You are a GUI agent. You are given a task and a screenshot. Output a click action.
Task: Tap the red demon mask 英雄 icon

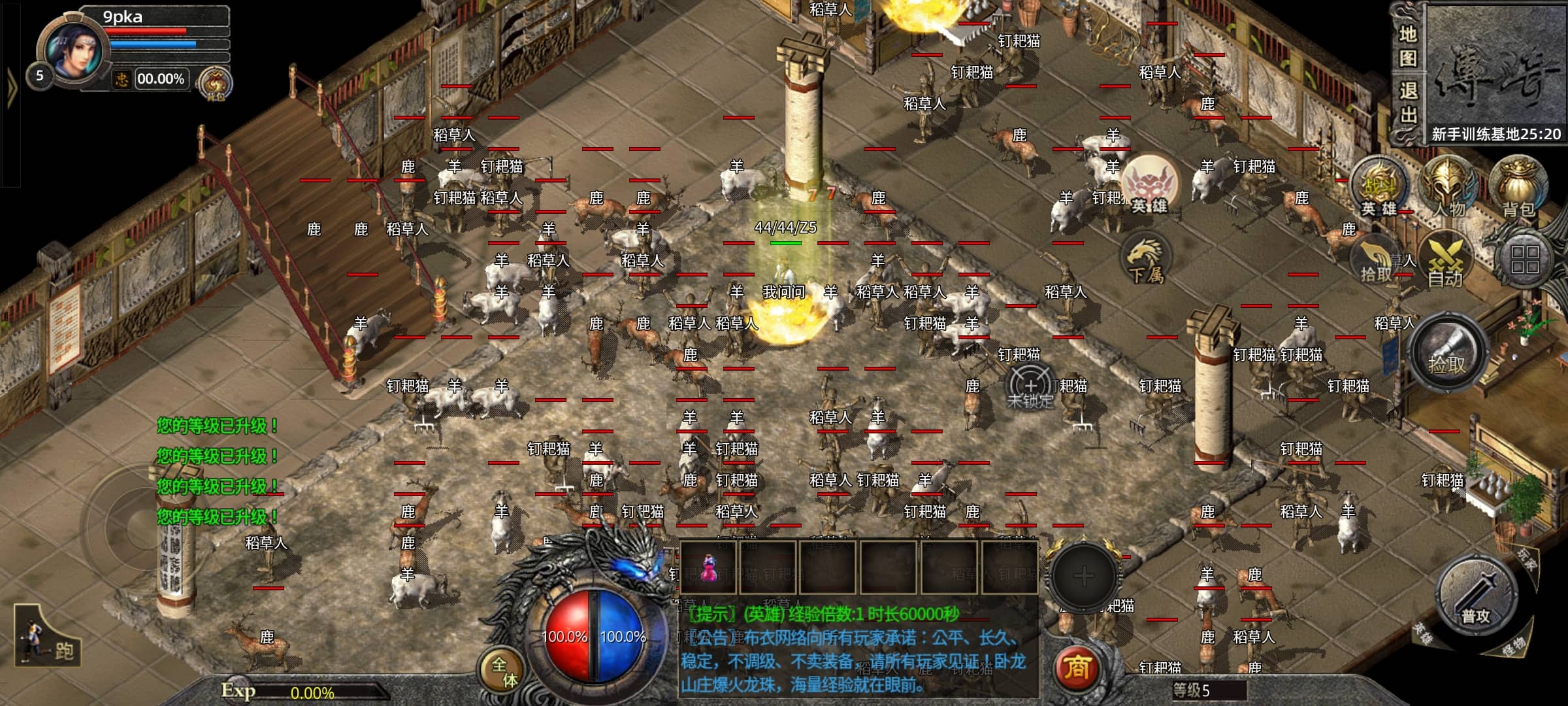pyautogui.click(x=1150, y=185)
